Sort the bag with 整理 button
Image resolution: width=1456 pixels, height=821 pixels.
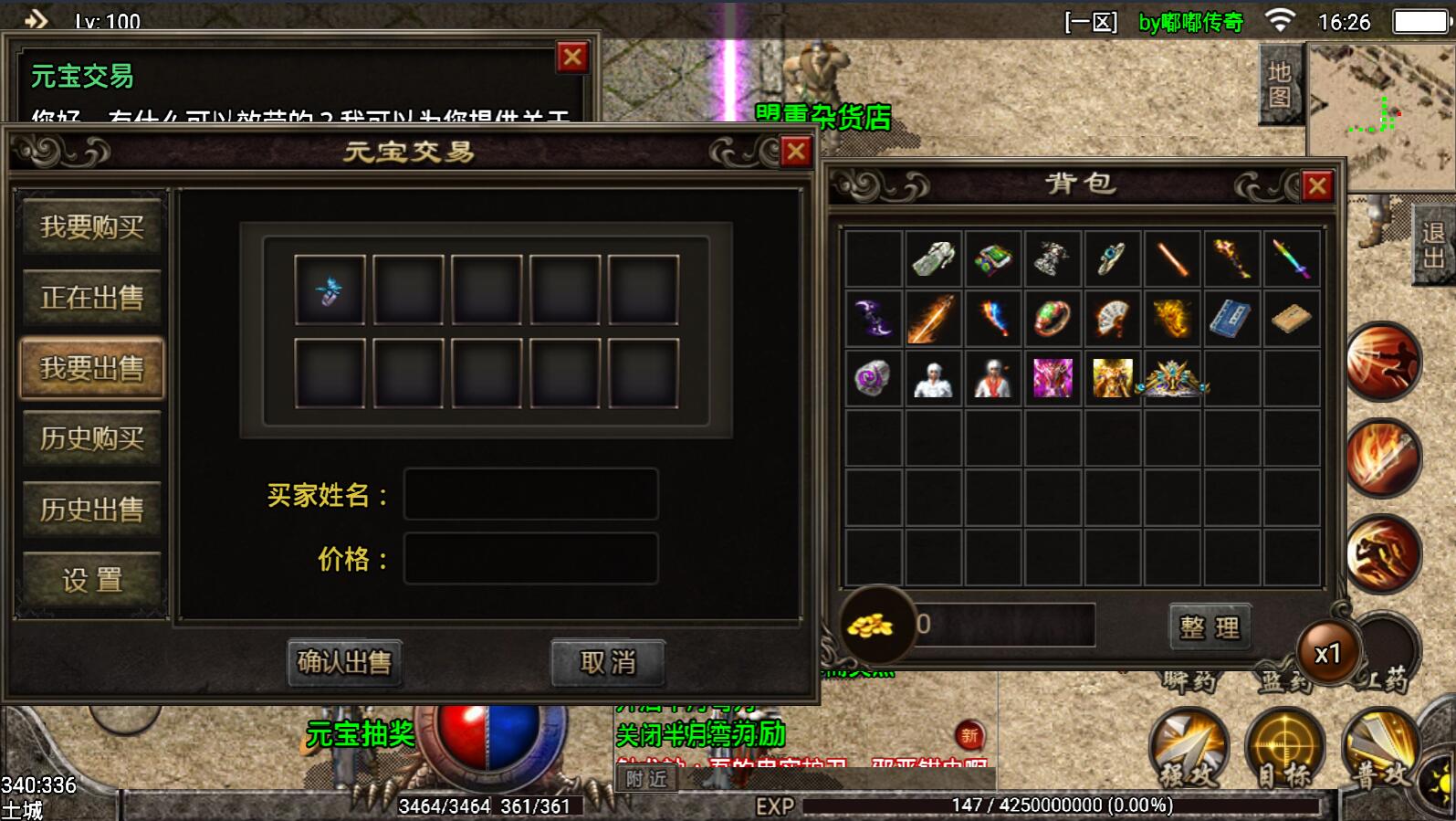pos(1210,627)
